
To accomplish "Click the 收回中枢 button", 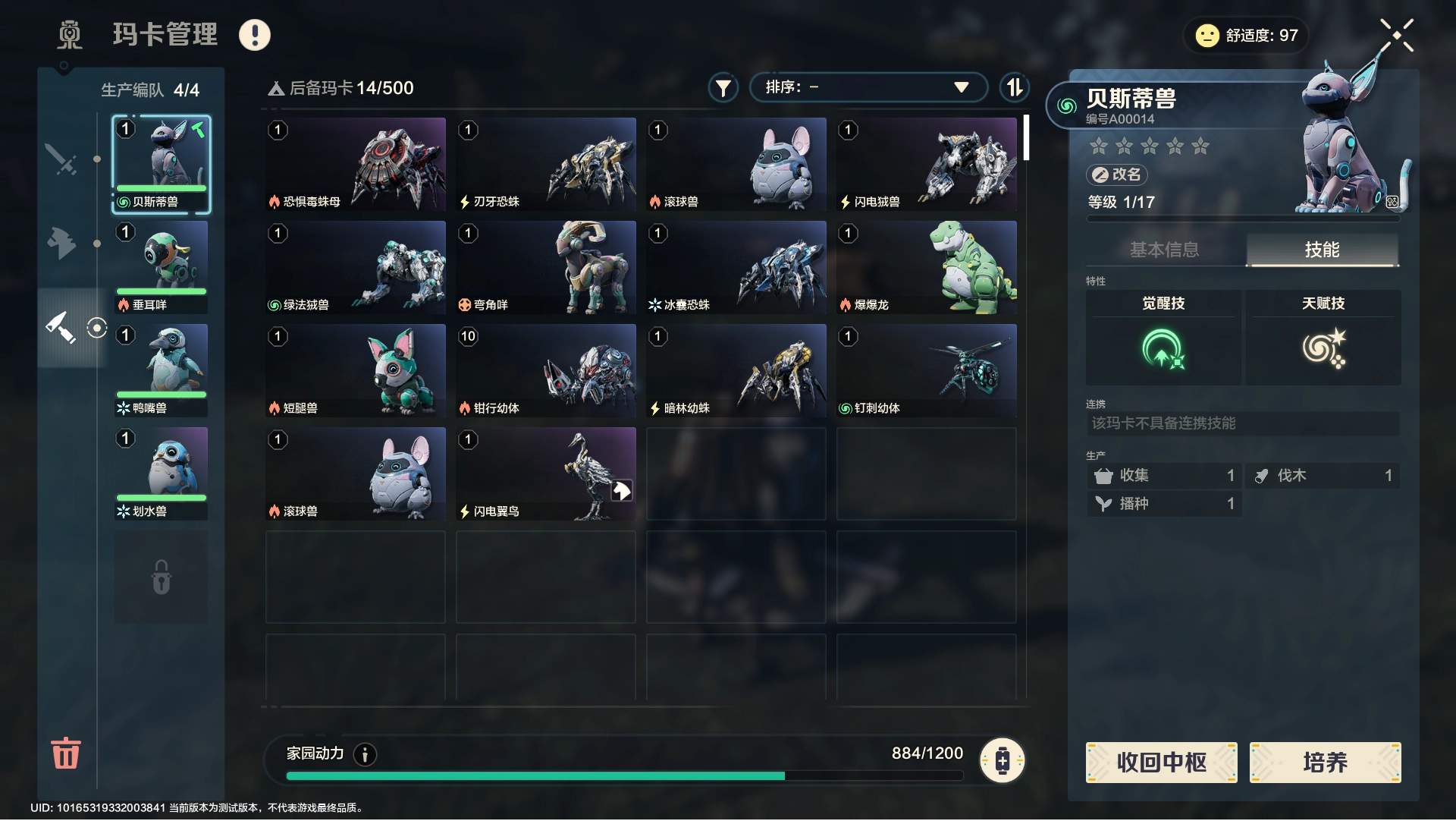I will click(x=1161, y=762).
